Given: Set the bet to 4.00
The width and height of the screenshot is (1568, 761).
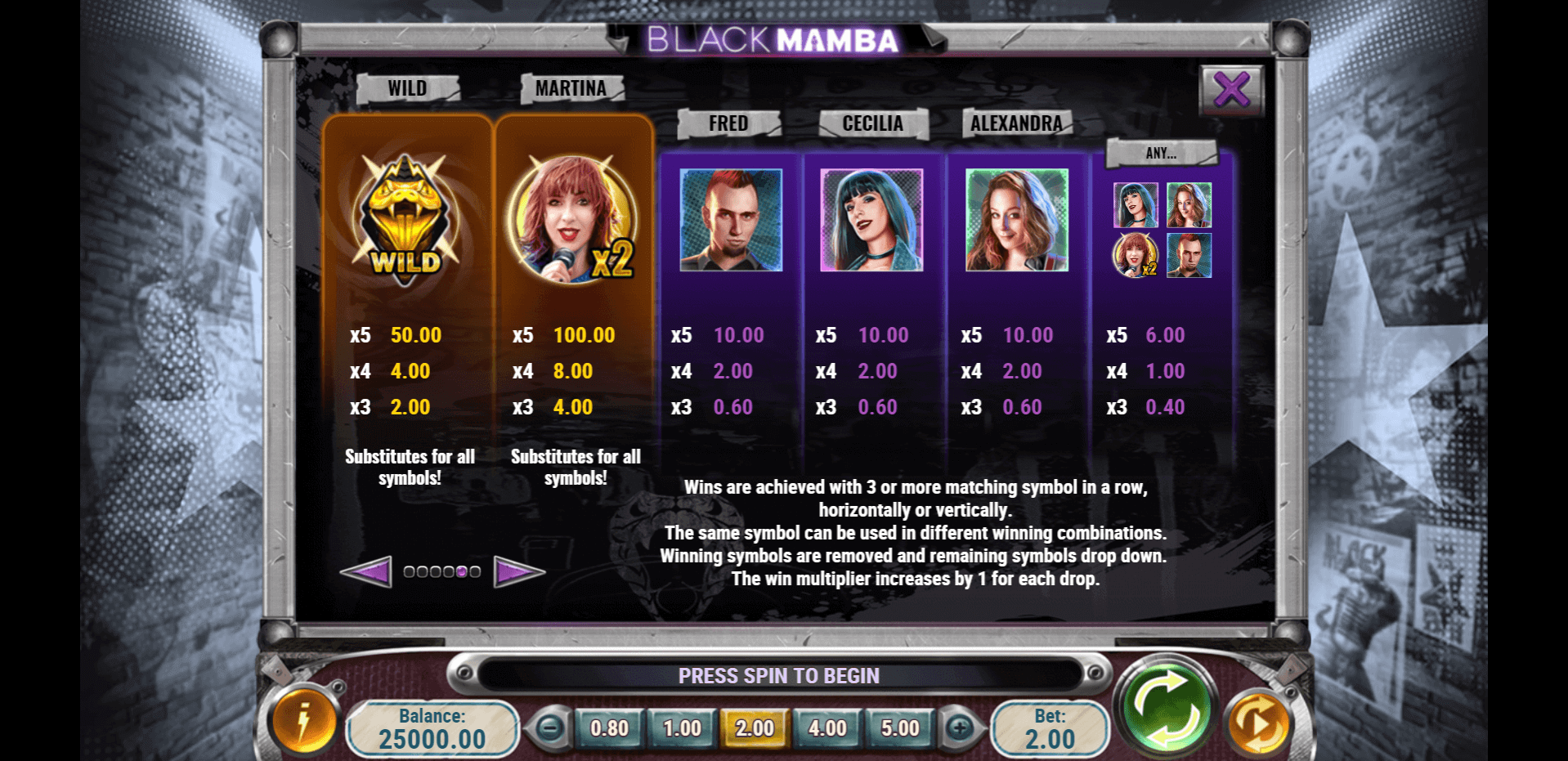Looking at the screenshot, I should point(827,728).
